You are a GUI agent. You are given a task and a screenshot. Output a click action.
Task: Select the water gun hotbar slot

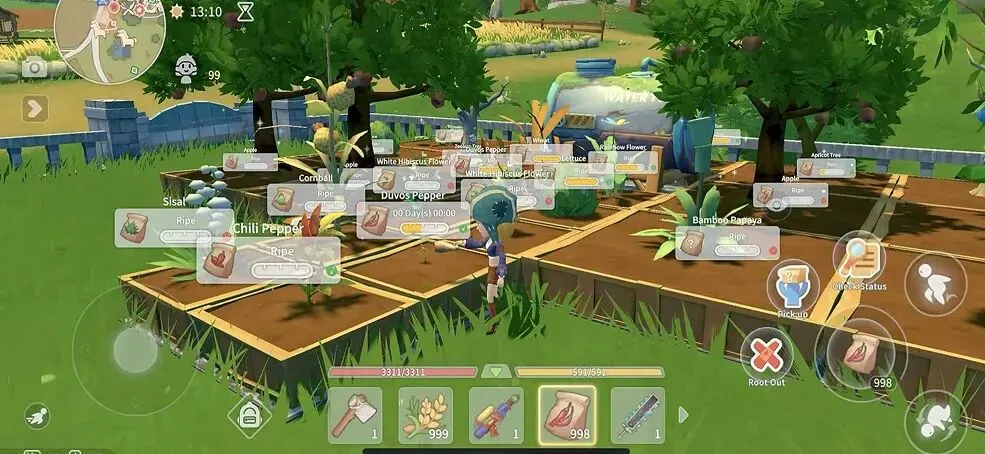(496, 415)
